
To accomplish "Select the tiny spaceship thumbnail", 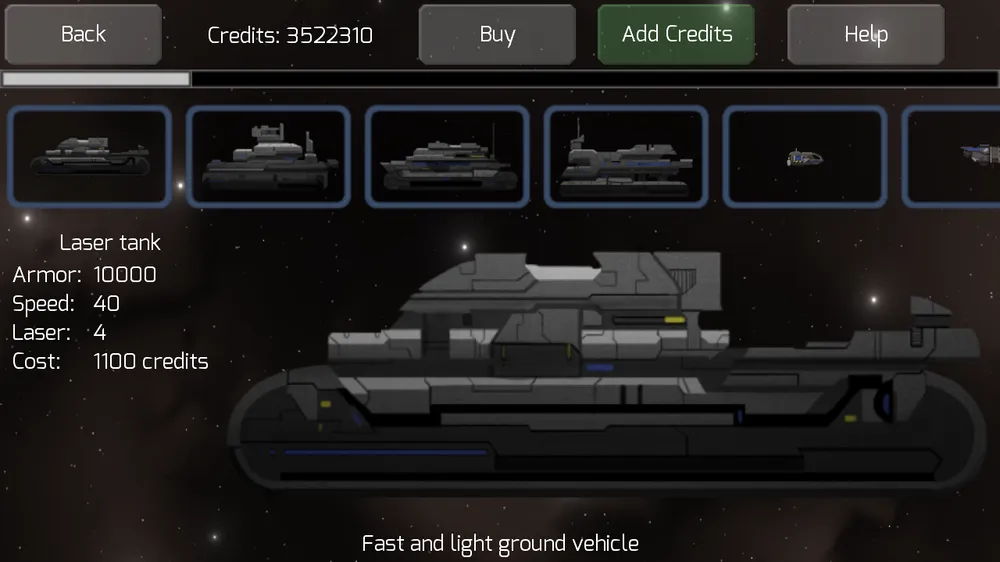I will pyautogui.click(x=805, y=156).
